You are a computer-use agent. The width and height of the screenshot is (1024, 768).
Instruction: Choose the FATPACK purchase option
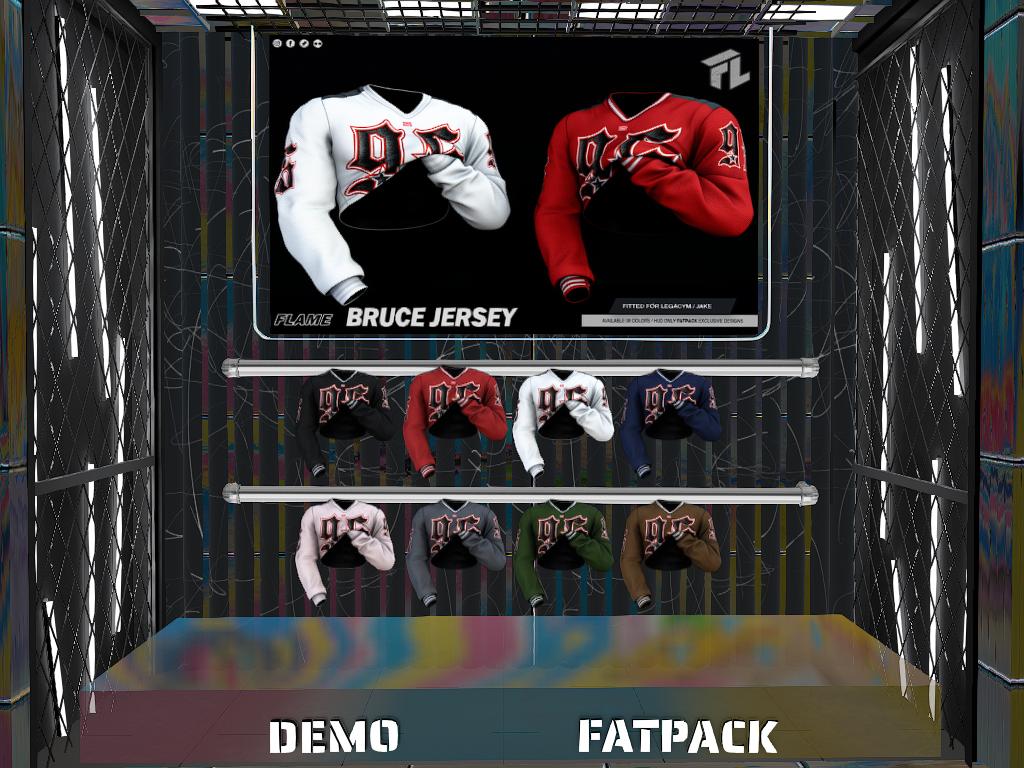click(677, 736)
